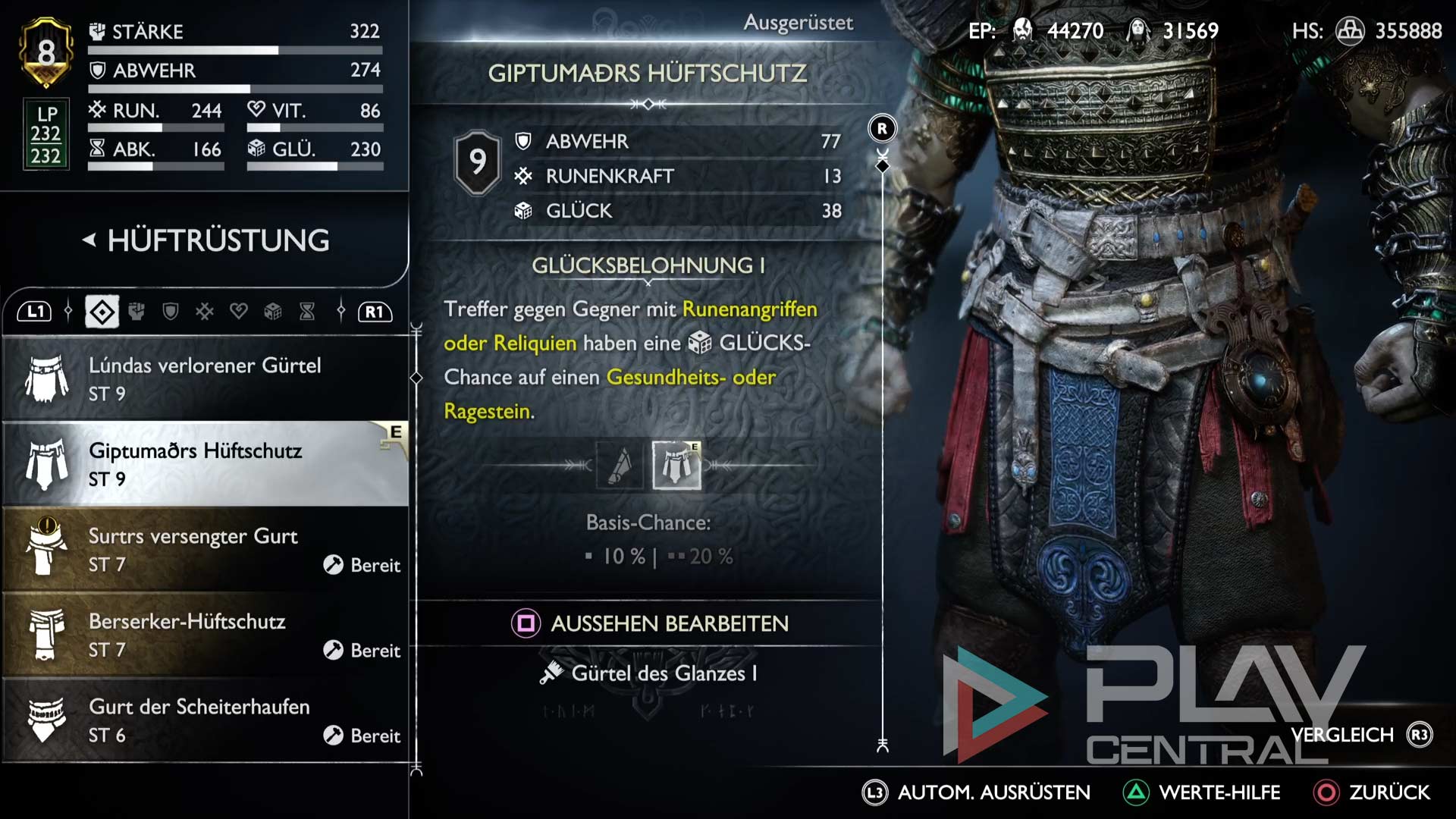Filter armor by cooldown hourglass icon
The height and width of the screenshot is (819, 1456).
click(307, 312)
